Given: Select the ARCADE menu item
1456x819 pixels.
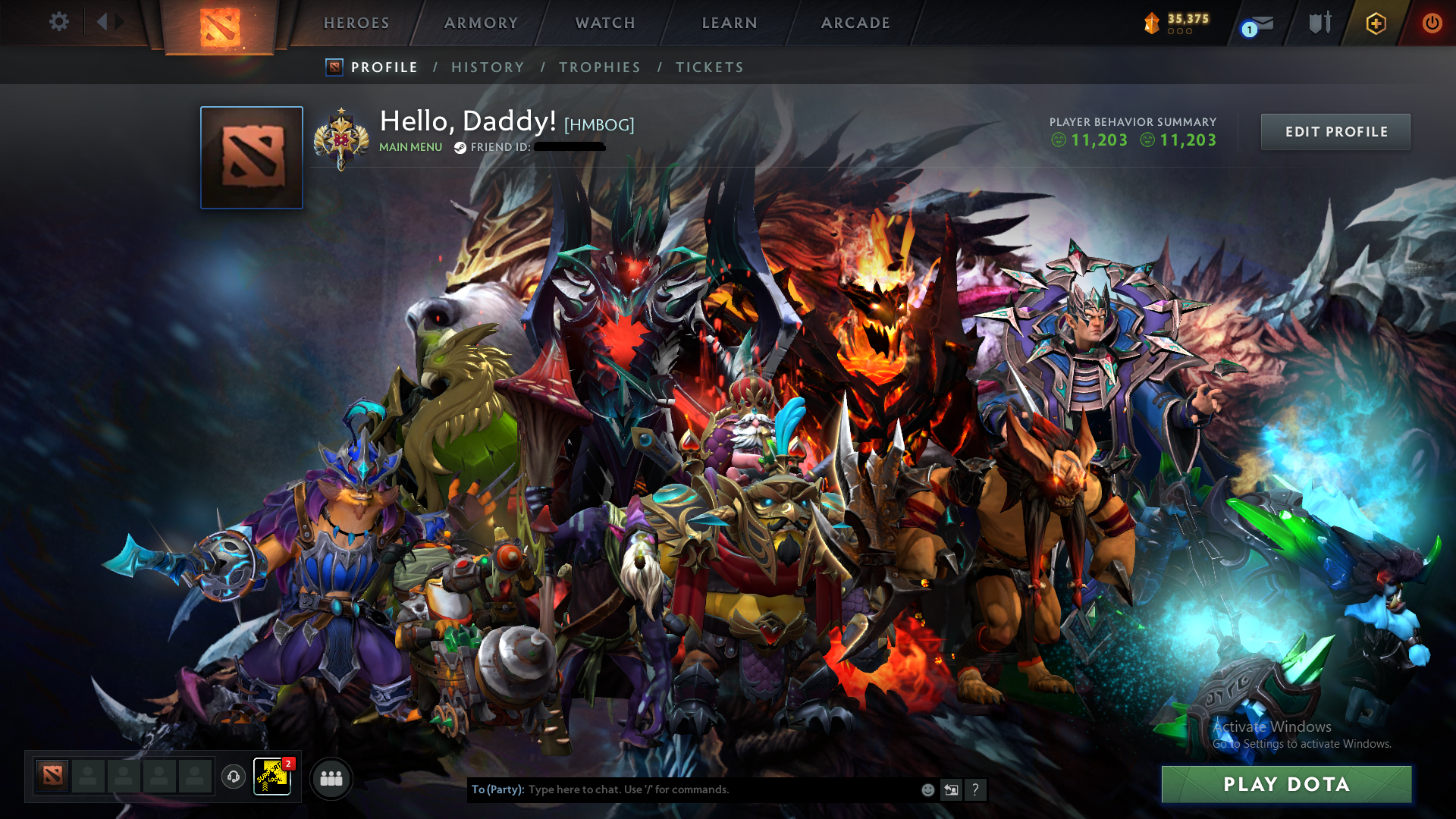Looking at the screenshot, I should click(855, 23).
